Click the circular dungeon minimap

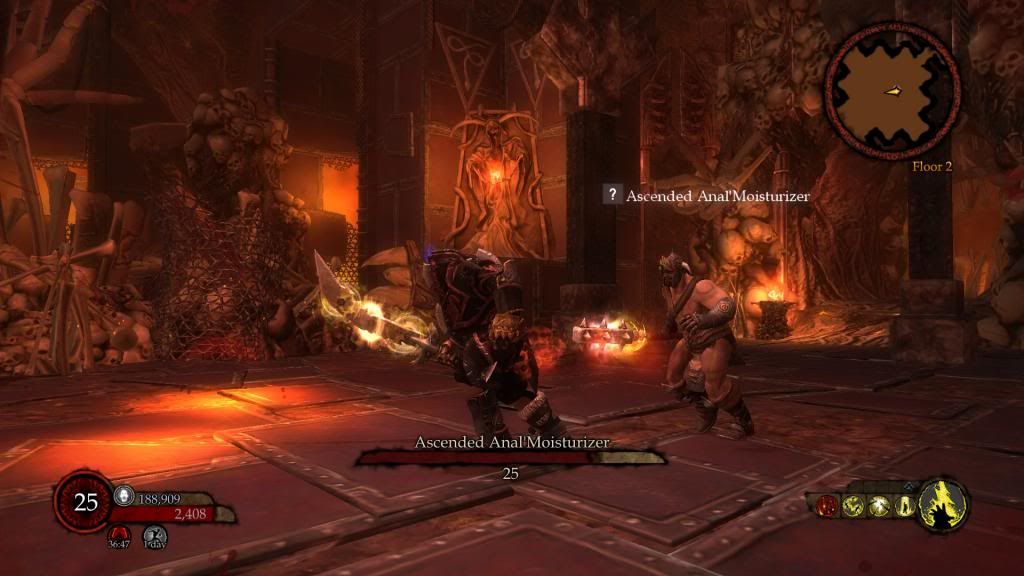point(893,92)
